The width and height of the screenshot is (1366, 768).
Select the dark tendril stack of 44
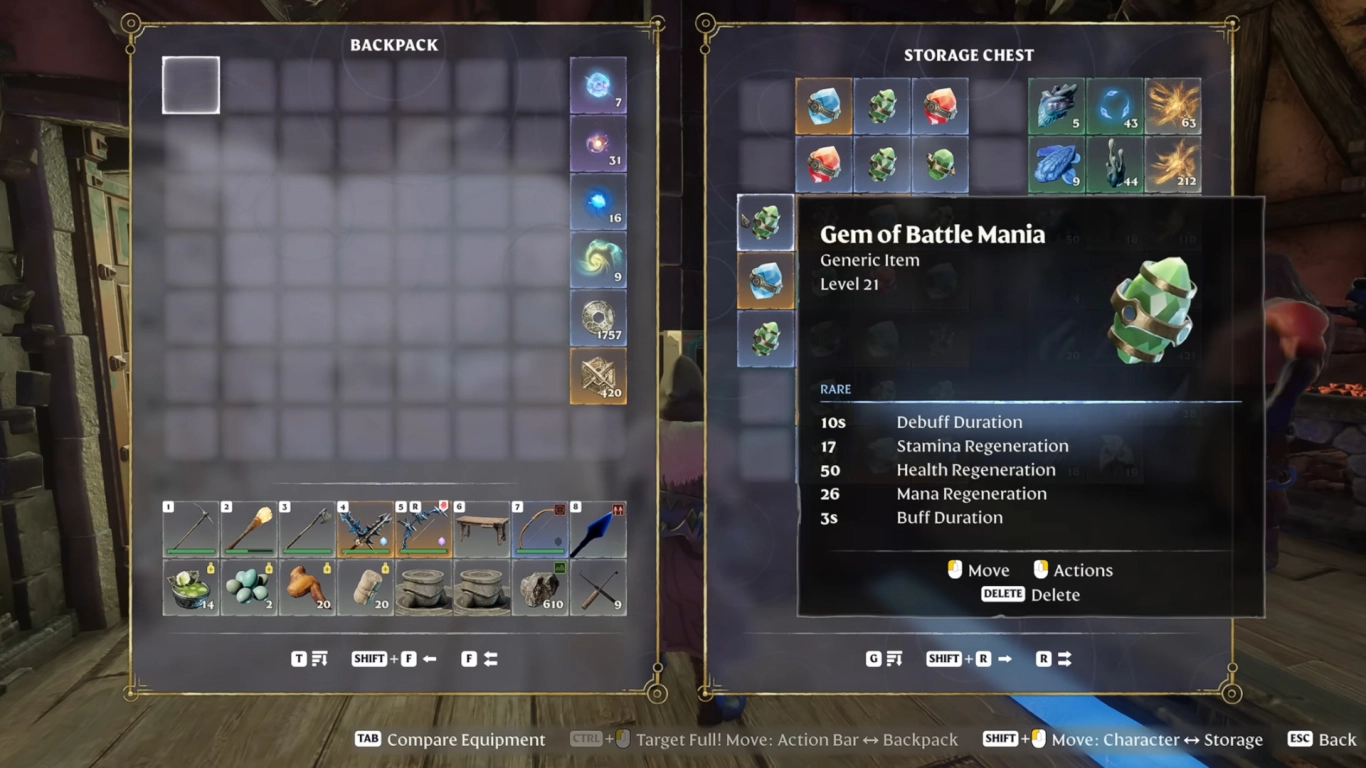click(1114, 165)
